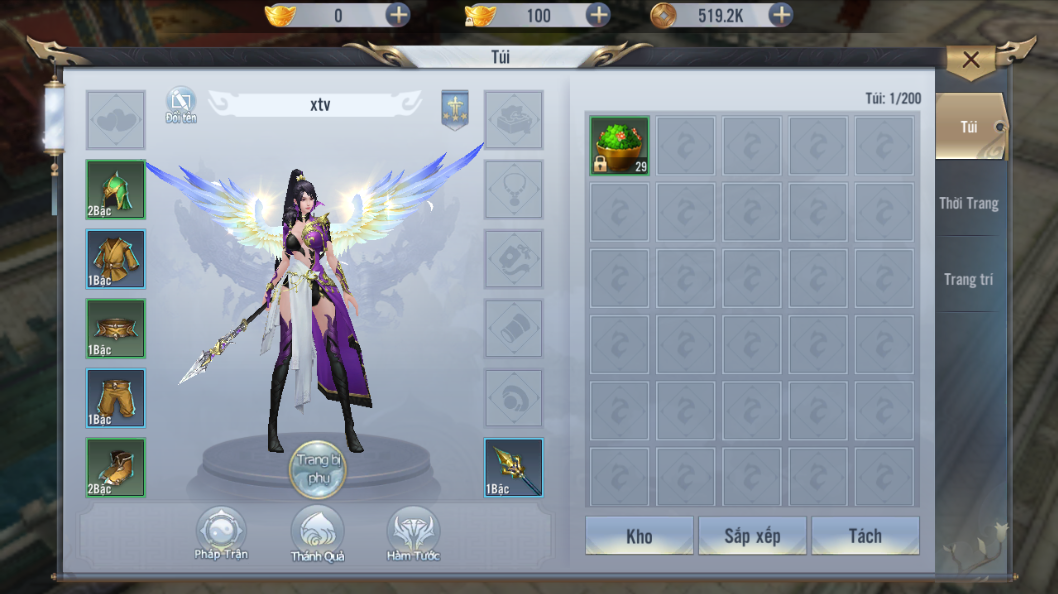Click the Đổi tên rename icon

point(181,103)
